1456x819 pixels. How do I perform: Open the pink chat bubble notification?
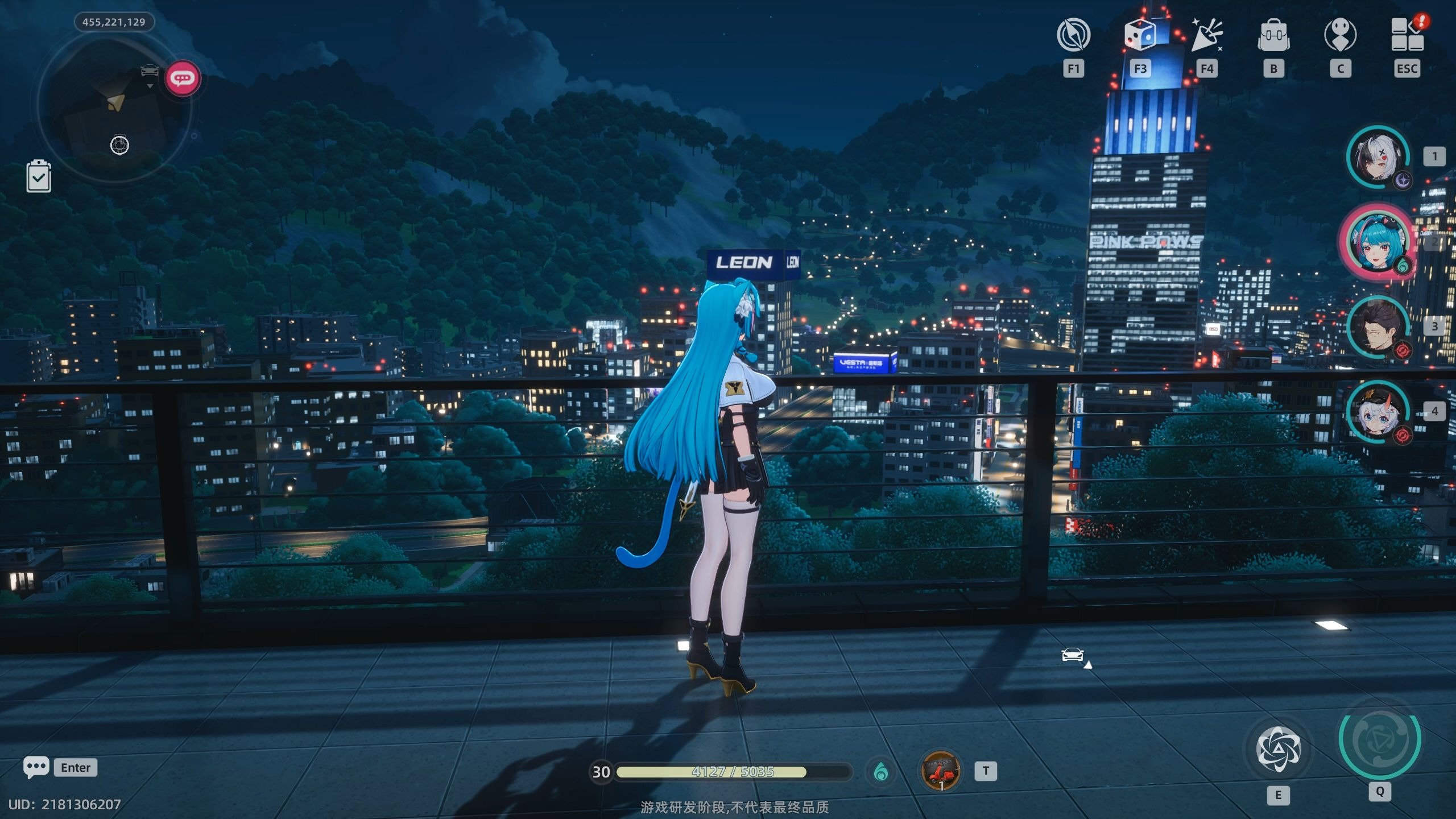pyautogui.click(x=183, y=78)
